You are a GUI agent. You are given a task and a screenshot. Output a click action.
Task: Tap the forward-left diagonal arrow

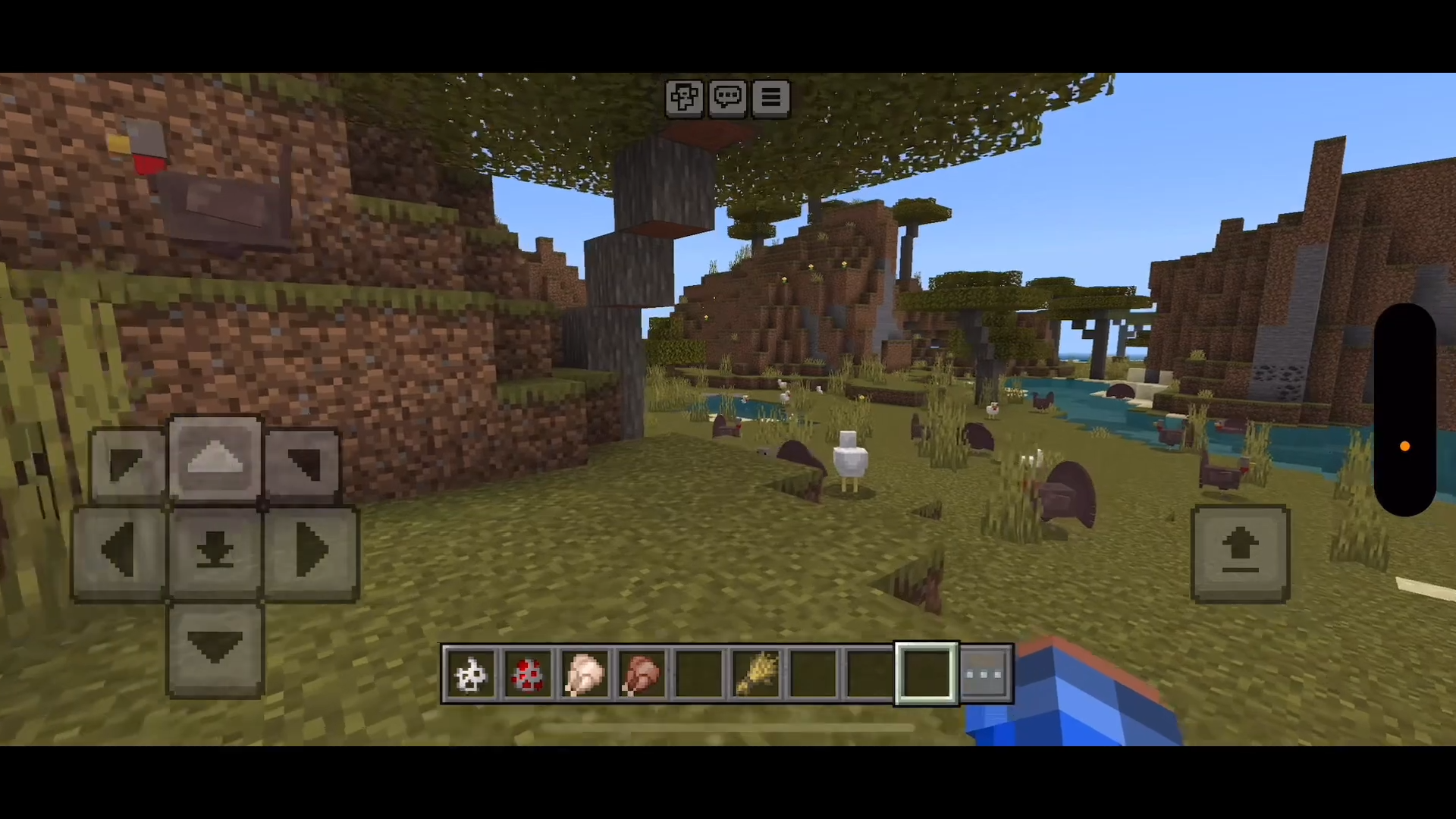(x=127, y=464)
